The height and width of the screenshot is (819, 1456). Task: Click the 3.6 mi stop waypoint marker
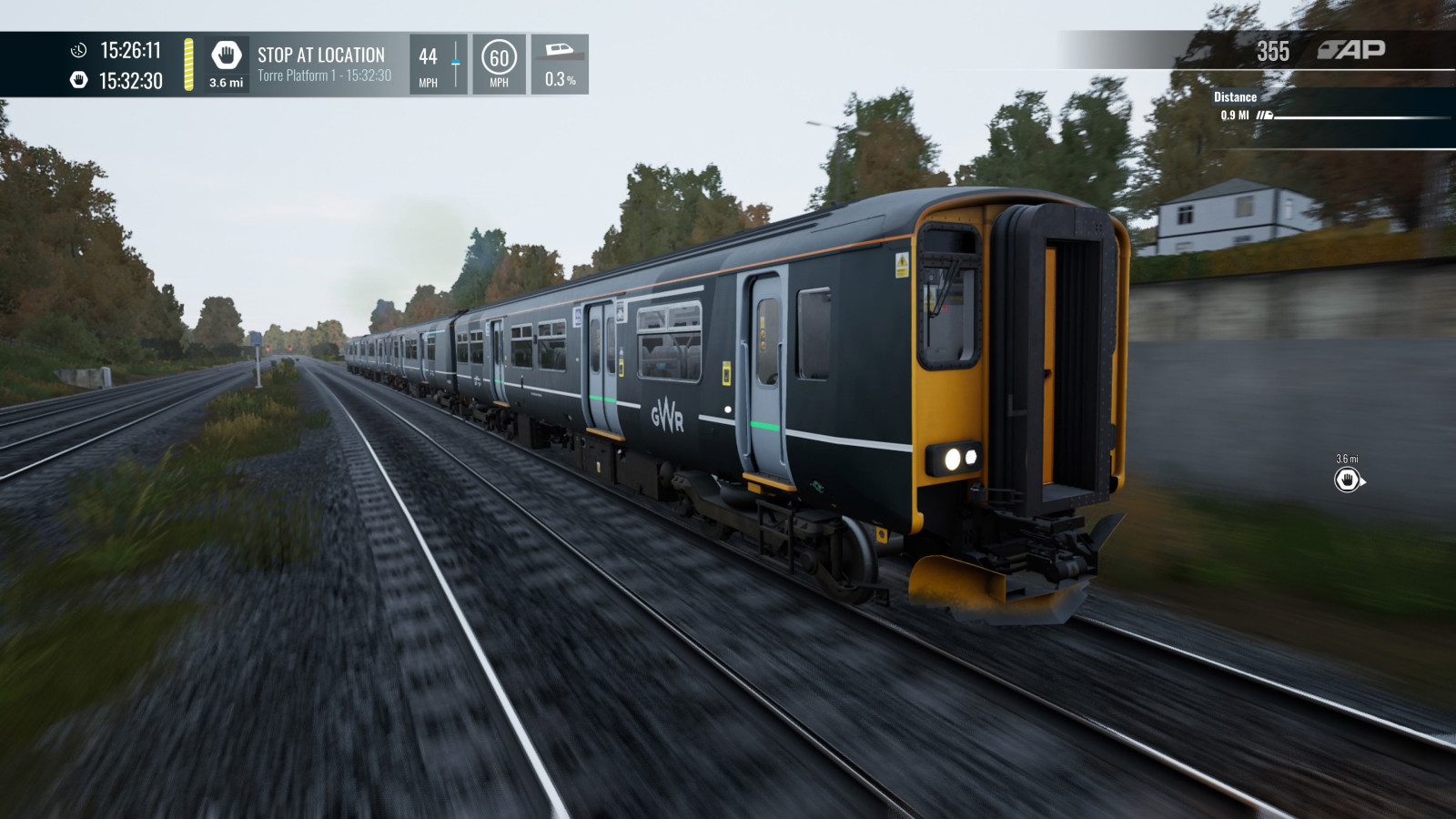(x=1348, y=480)
